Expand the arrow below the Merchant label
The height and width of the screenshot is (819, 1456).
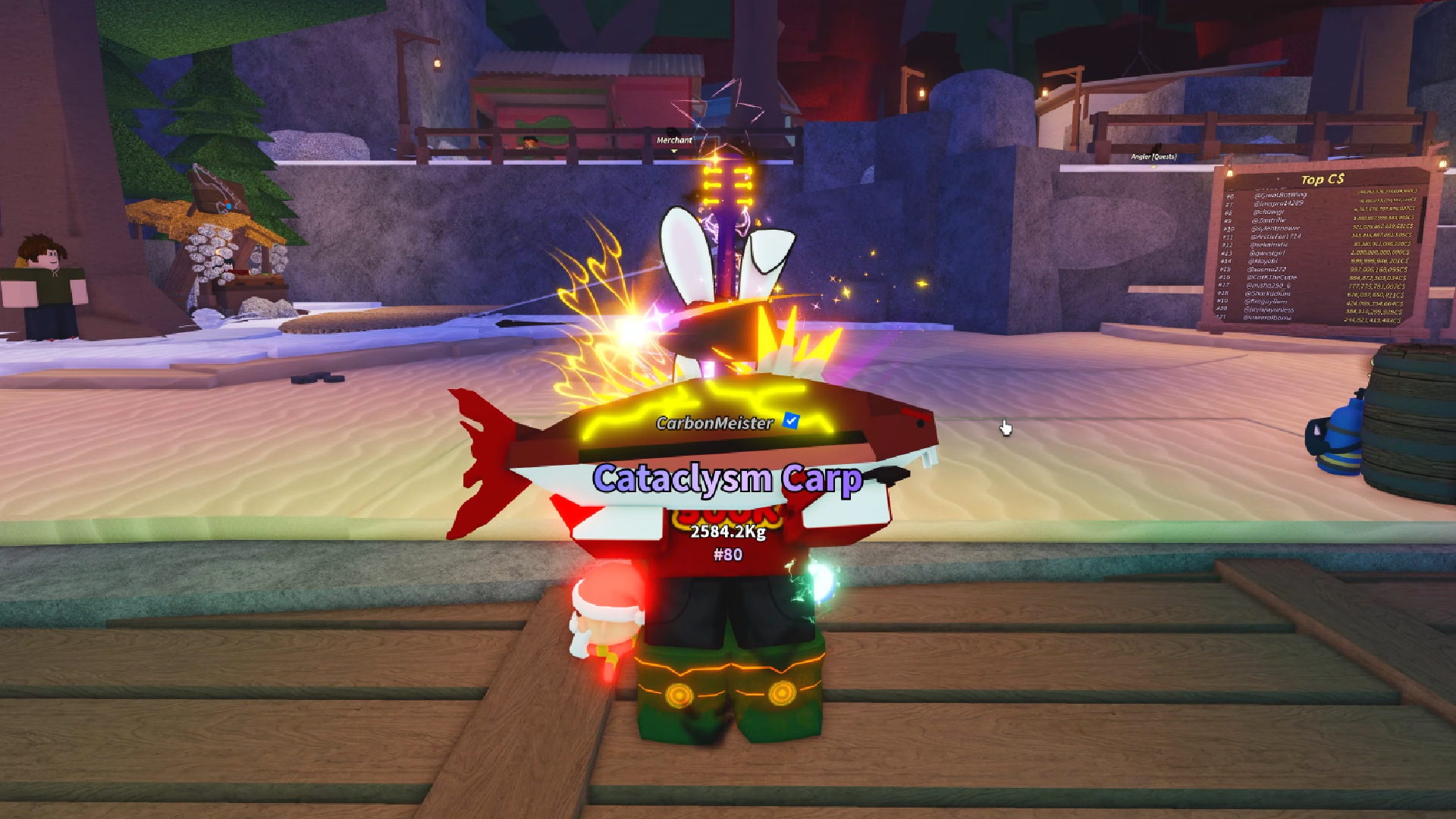pyautogui.click(x=673, y=150)
